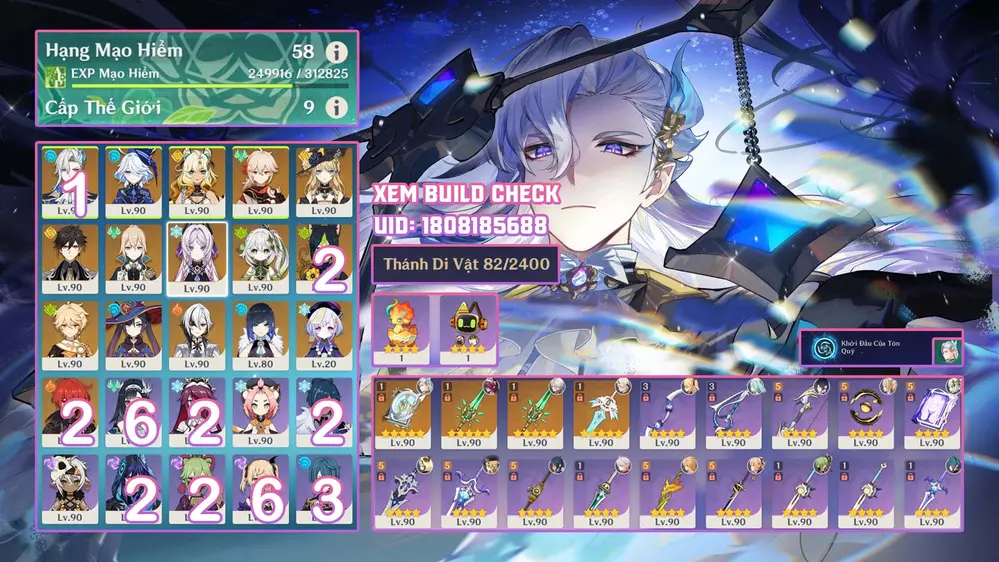Select the headphone robot item slot
Screen dimensions: 999x562
coord(465,327)
